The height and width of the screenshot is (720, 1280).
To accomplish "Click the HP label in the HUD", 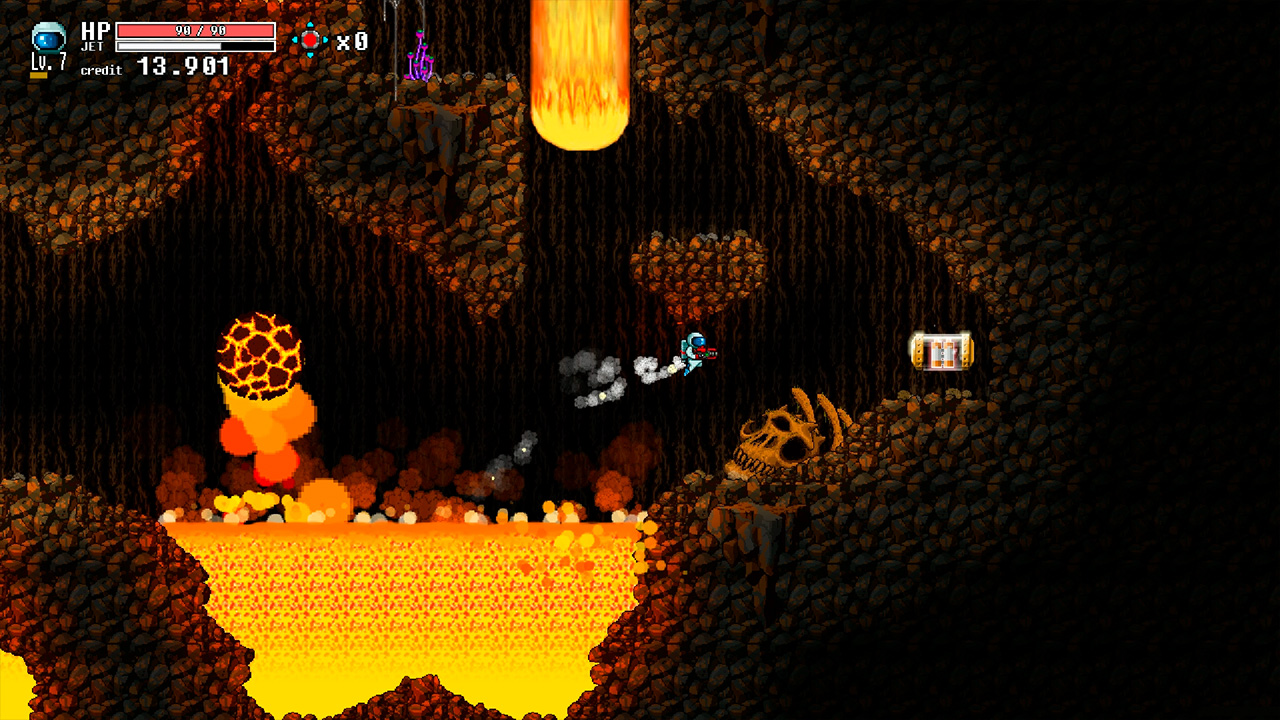I will click(x=95, y=29).
